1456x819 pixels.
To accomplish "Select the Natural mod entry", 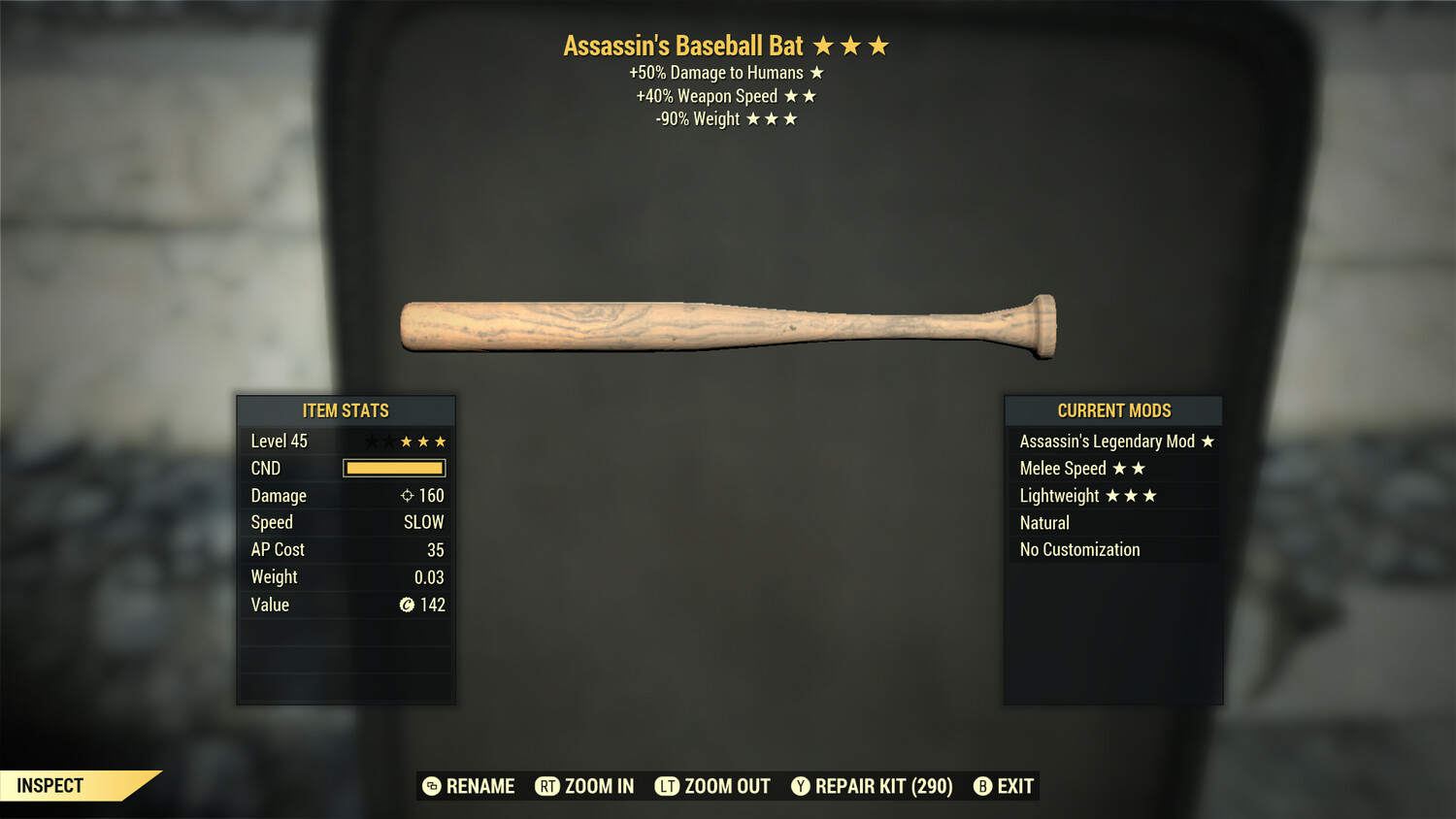I will tap(1043, 522).
